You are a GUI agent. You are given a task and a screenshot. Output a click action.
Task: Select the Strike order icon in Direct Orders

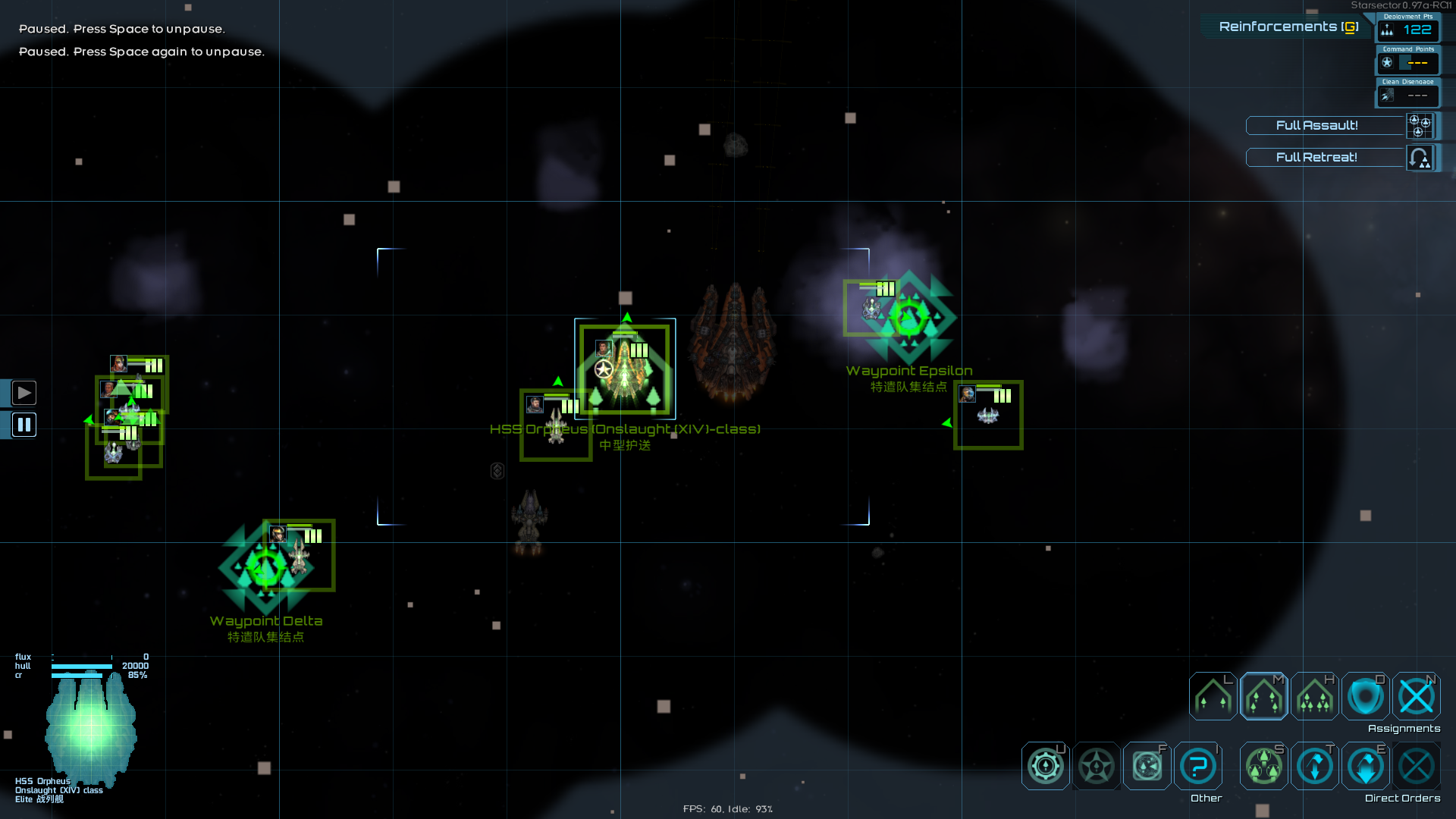1263,766
